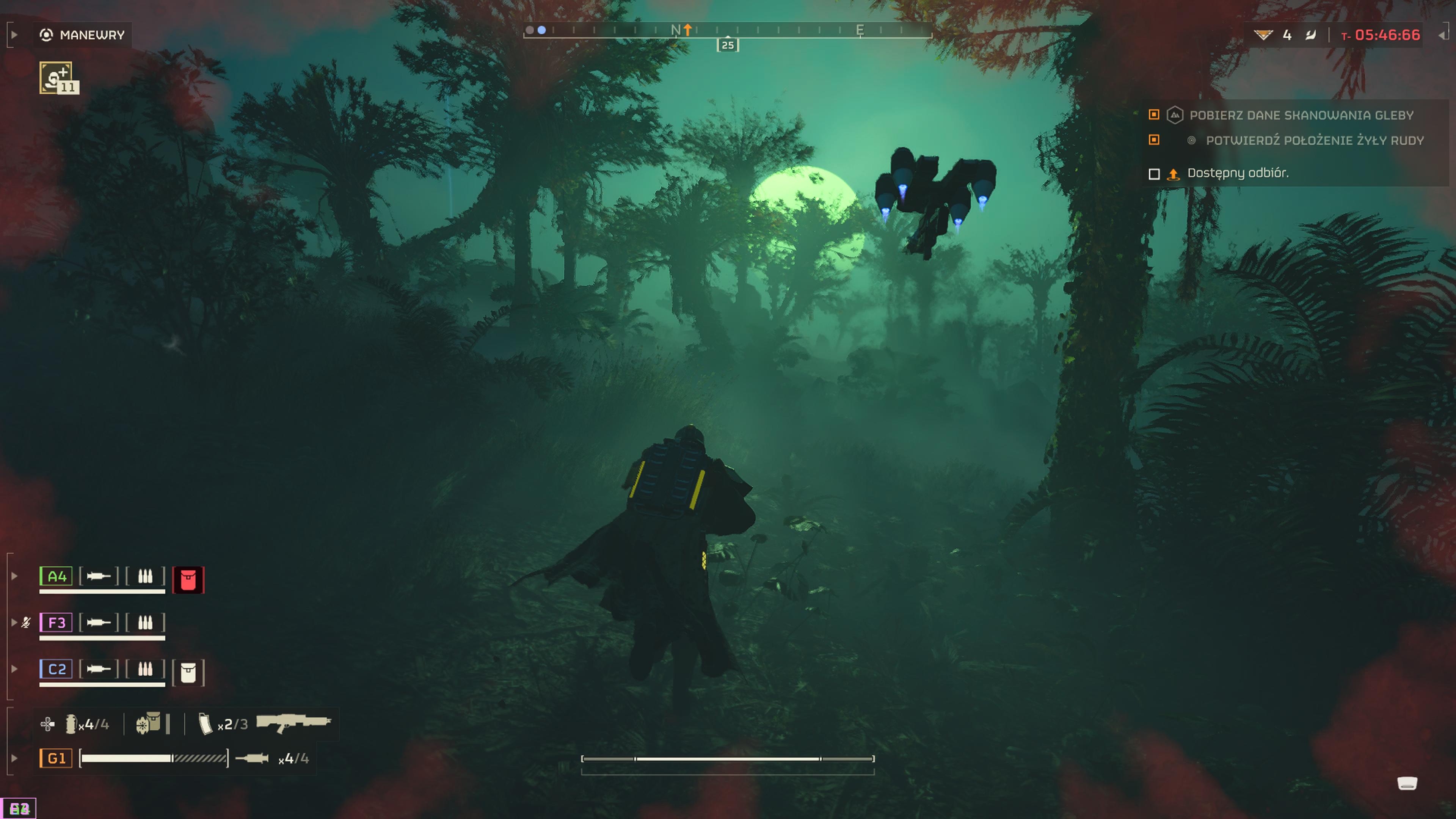Click A4's red backpack icon
1456x819 pixels.
click(x=188, y=580)
